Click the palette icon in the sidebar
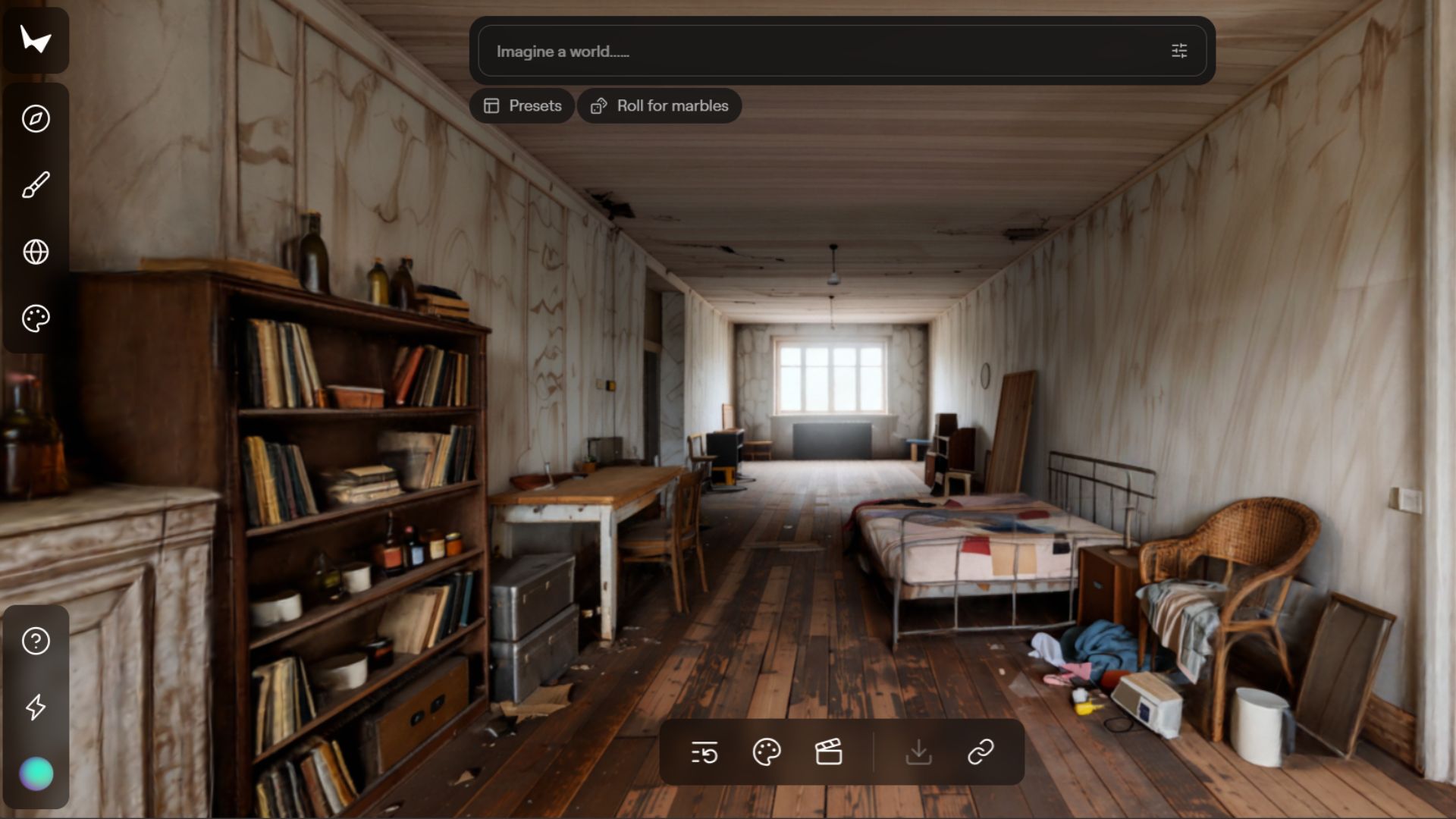The image size is (1456, 819). (x=36, y=318)
